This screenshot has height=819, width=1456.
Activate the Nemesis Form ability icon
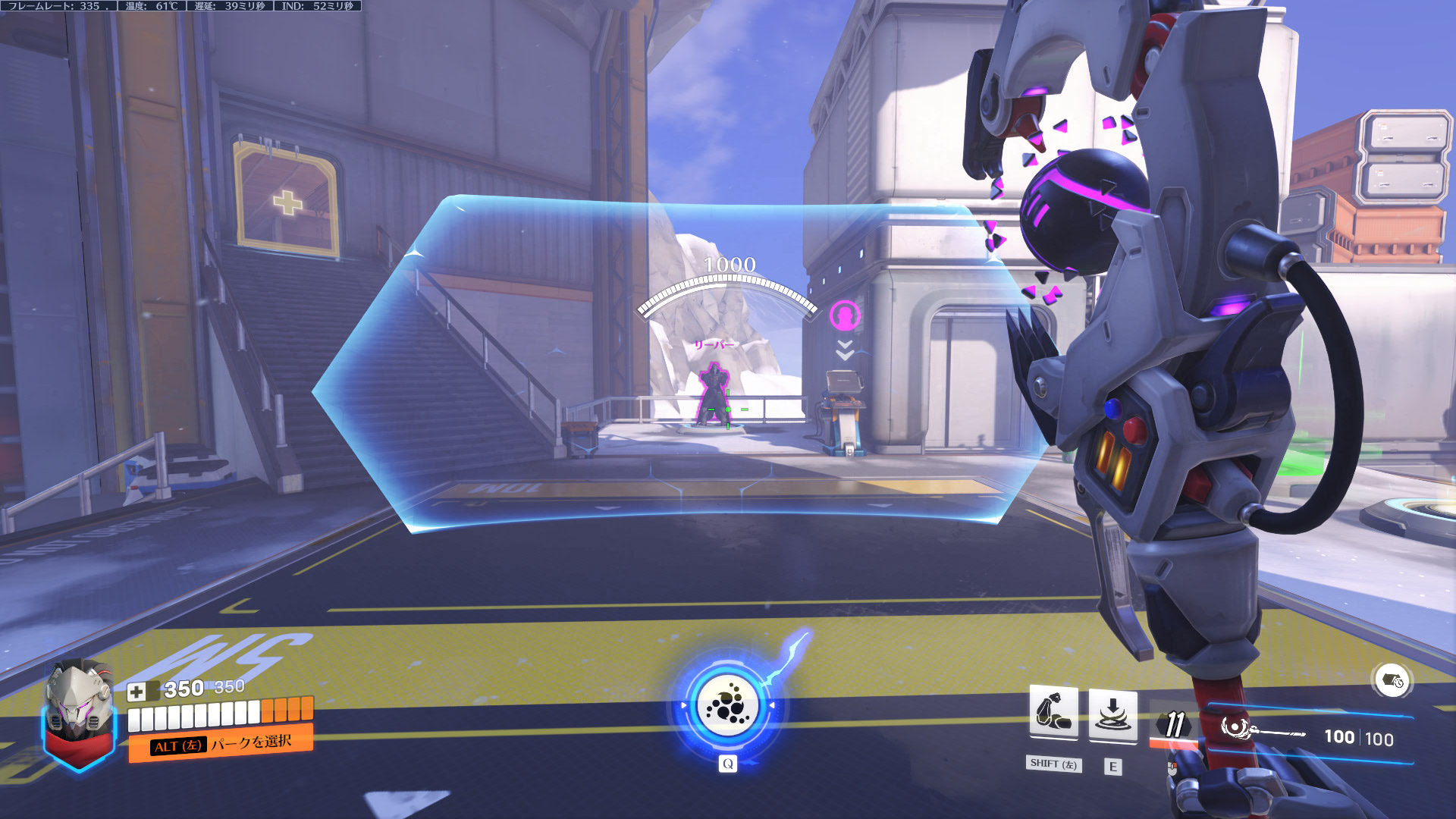pyautogui.click(x=1053, y=713)
